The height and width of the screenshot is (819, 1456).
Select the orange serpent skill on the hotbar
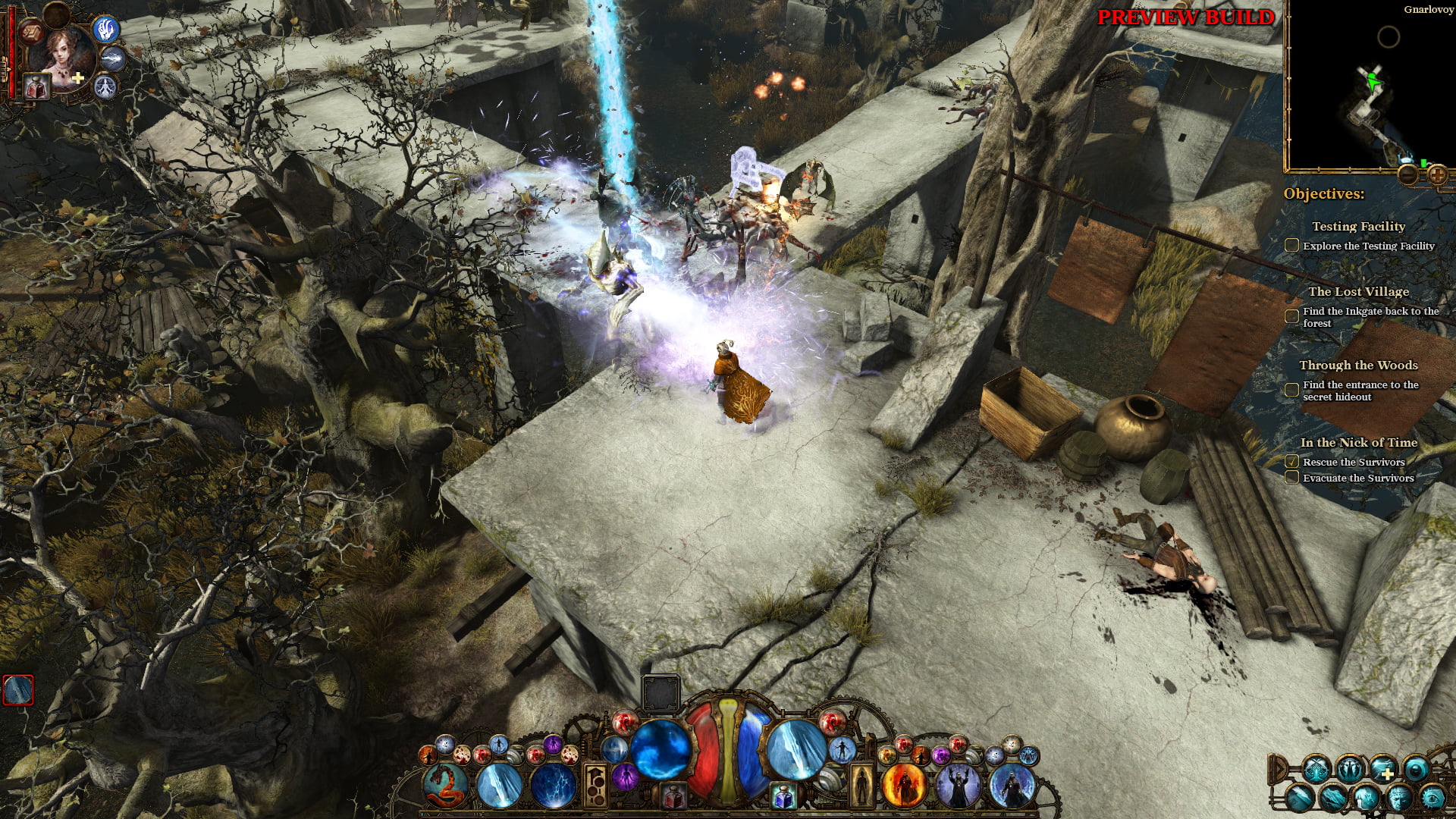pos(444,785)
